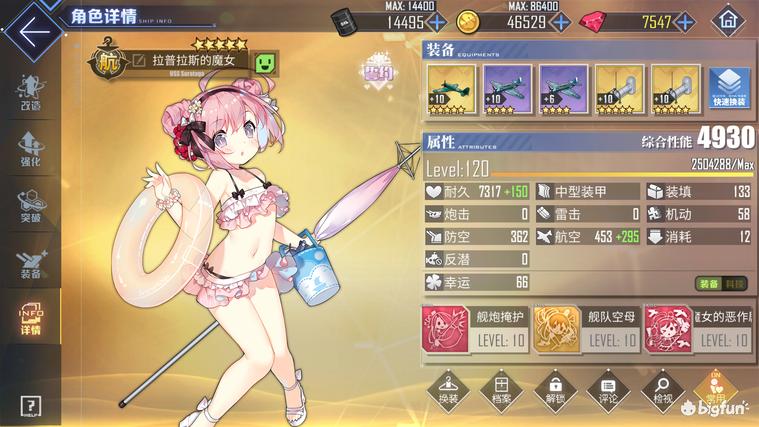The image size is (759, 427).
Task: Use the 快速换装 quick change button
Action: point(730,91)
